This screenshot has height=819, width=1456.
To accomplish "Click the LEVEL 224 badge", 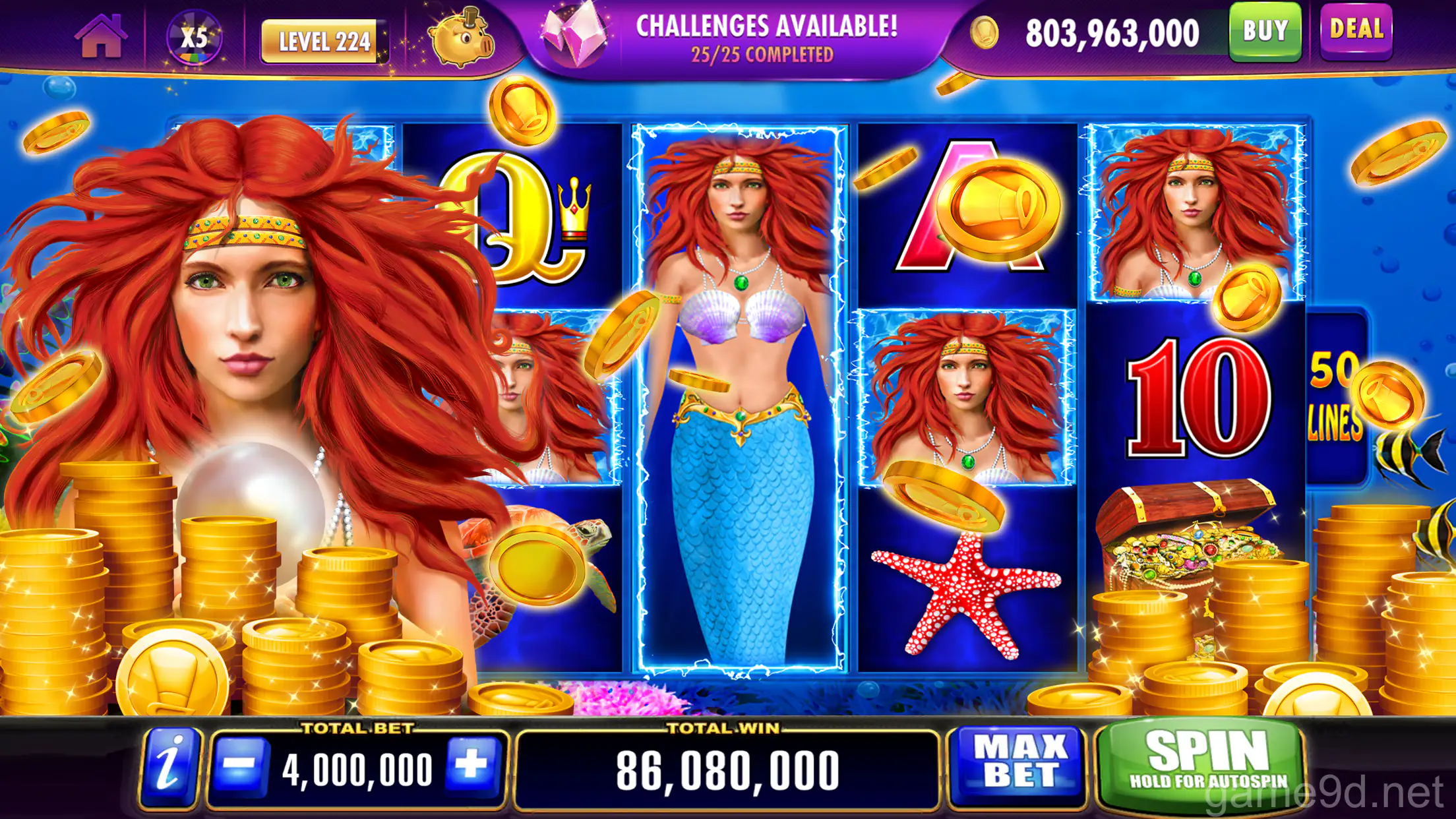I will (324, 40).
